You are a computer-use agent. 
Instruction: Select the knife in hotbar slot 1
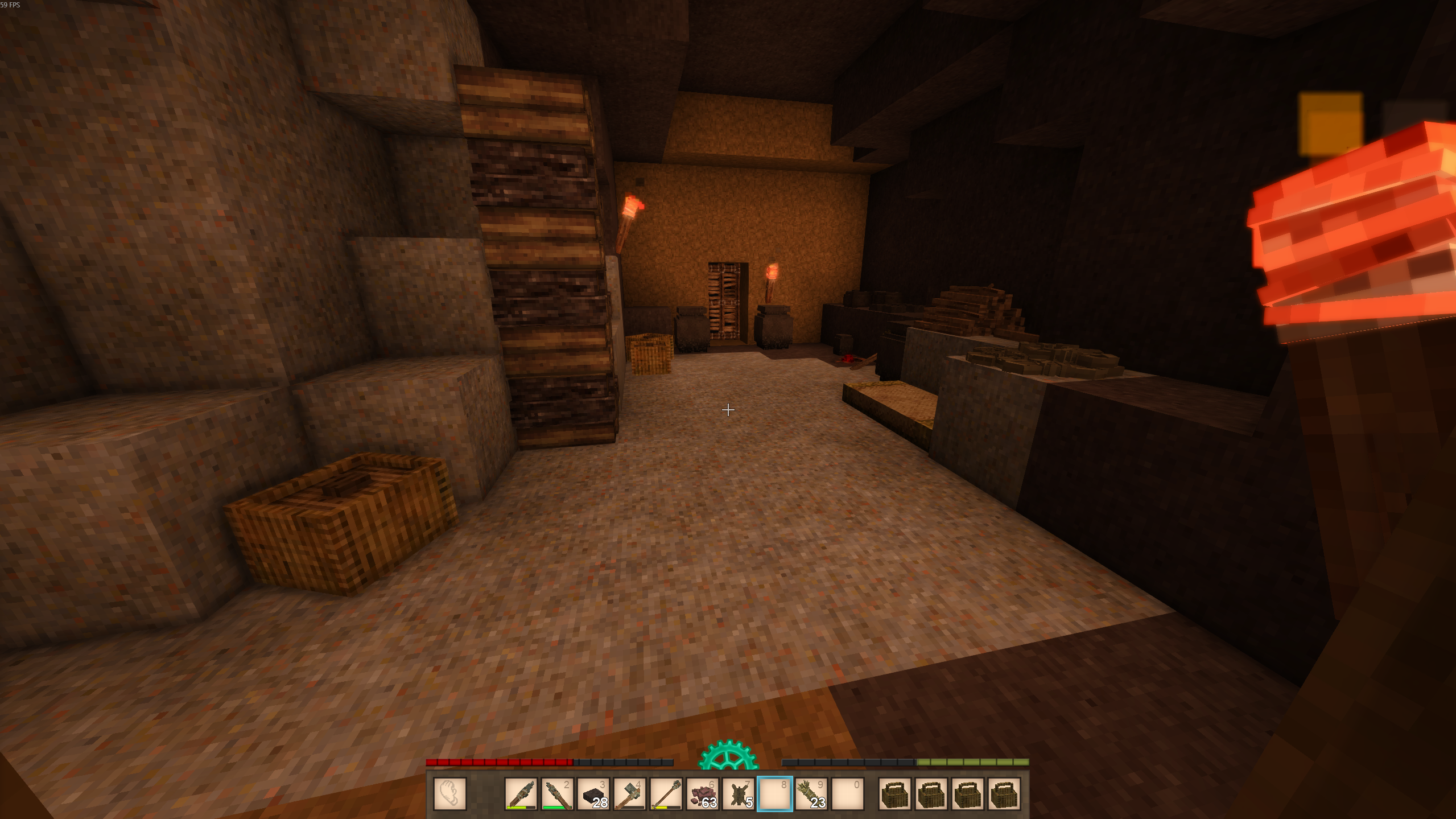tap(521, 793)
